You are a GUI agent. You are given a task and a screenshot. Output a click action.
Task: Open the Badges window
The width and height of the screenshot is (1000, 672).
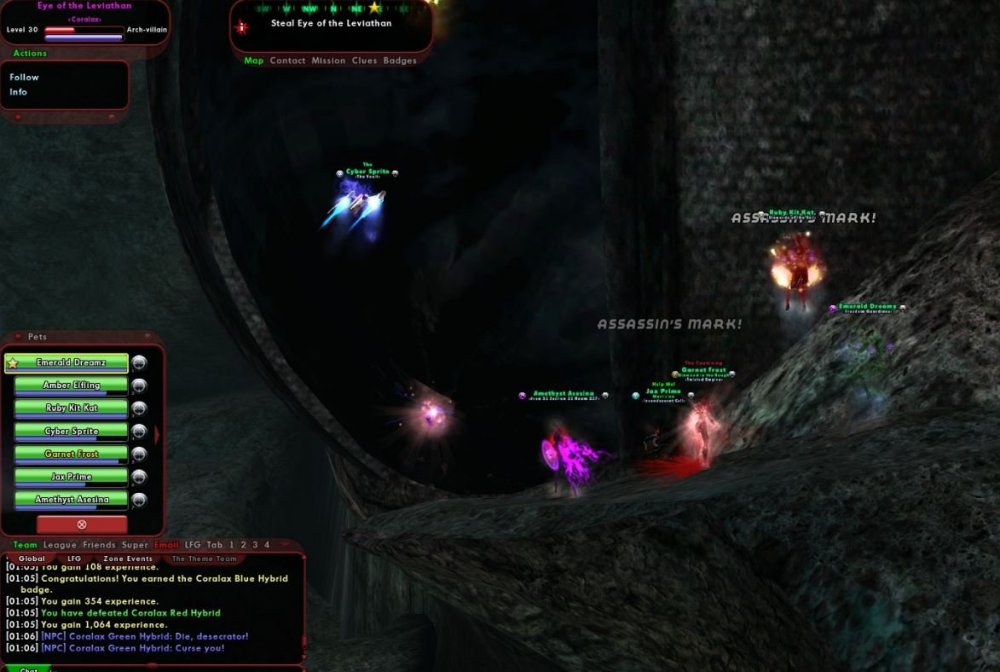pos(400,61)
